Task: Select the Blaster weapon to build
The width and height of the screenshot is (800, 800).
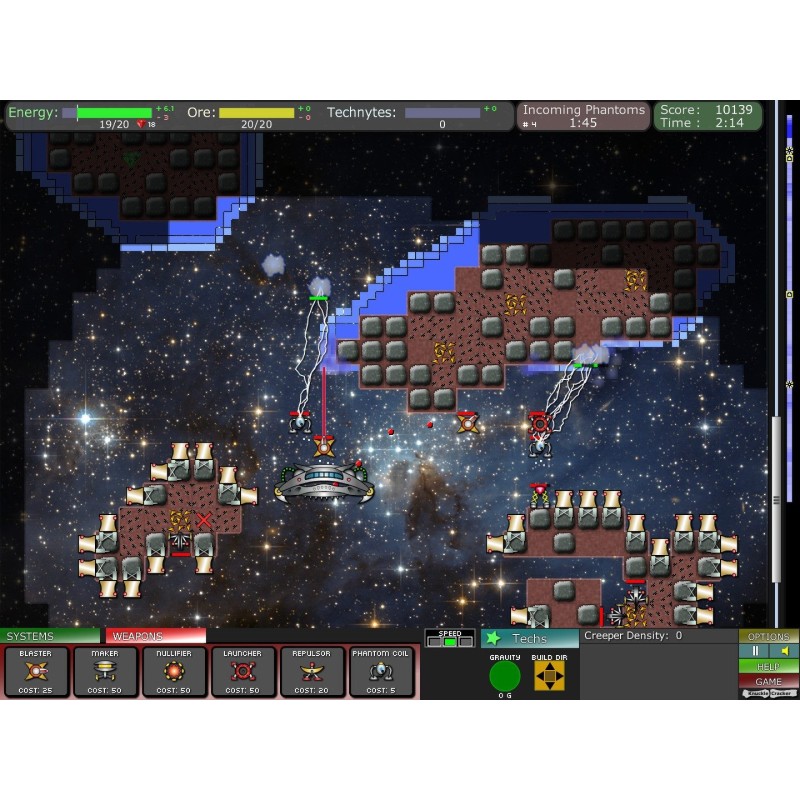Action: 36,671
